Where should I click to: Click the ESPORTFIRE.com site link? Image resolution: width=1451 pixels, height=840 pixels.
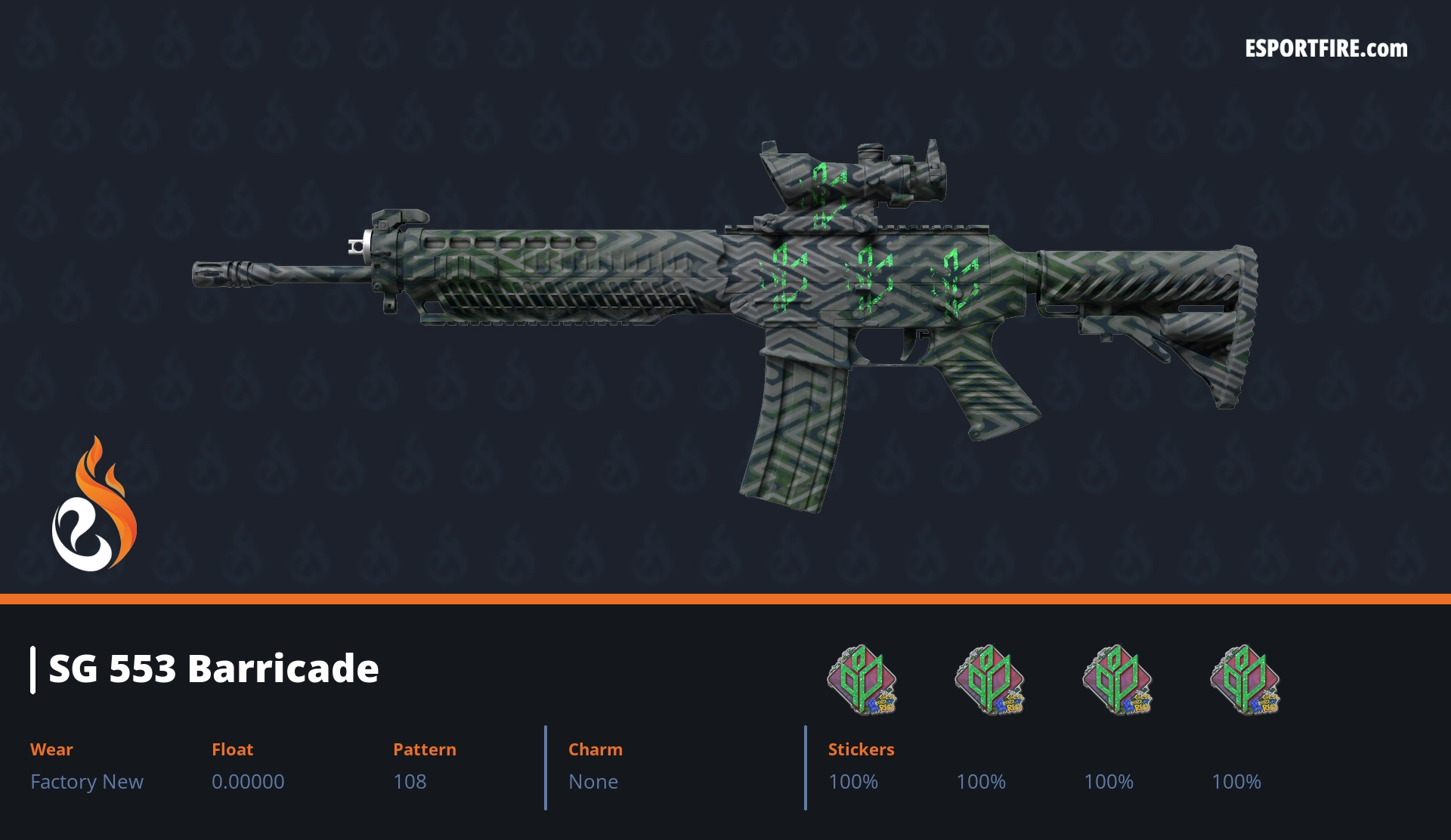click(1326, 49)
